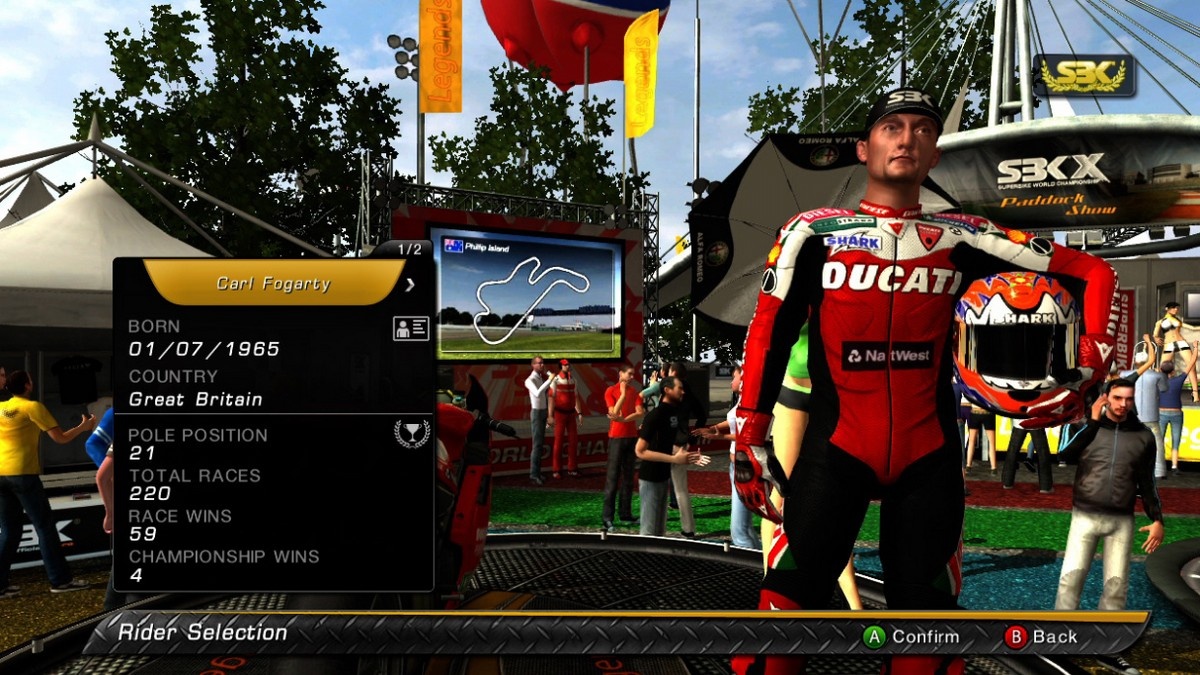Screen dimensions: 1200x675
Task: Show the rider biography info icon
Action: pyautogui.click(x=411, y=329)
